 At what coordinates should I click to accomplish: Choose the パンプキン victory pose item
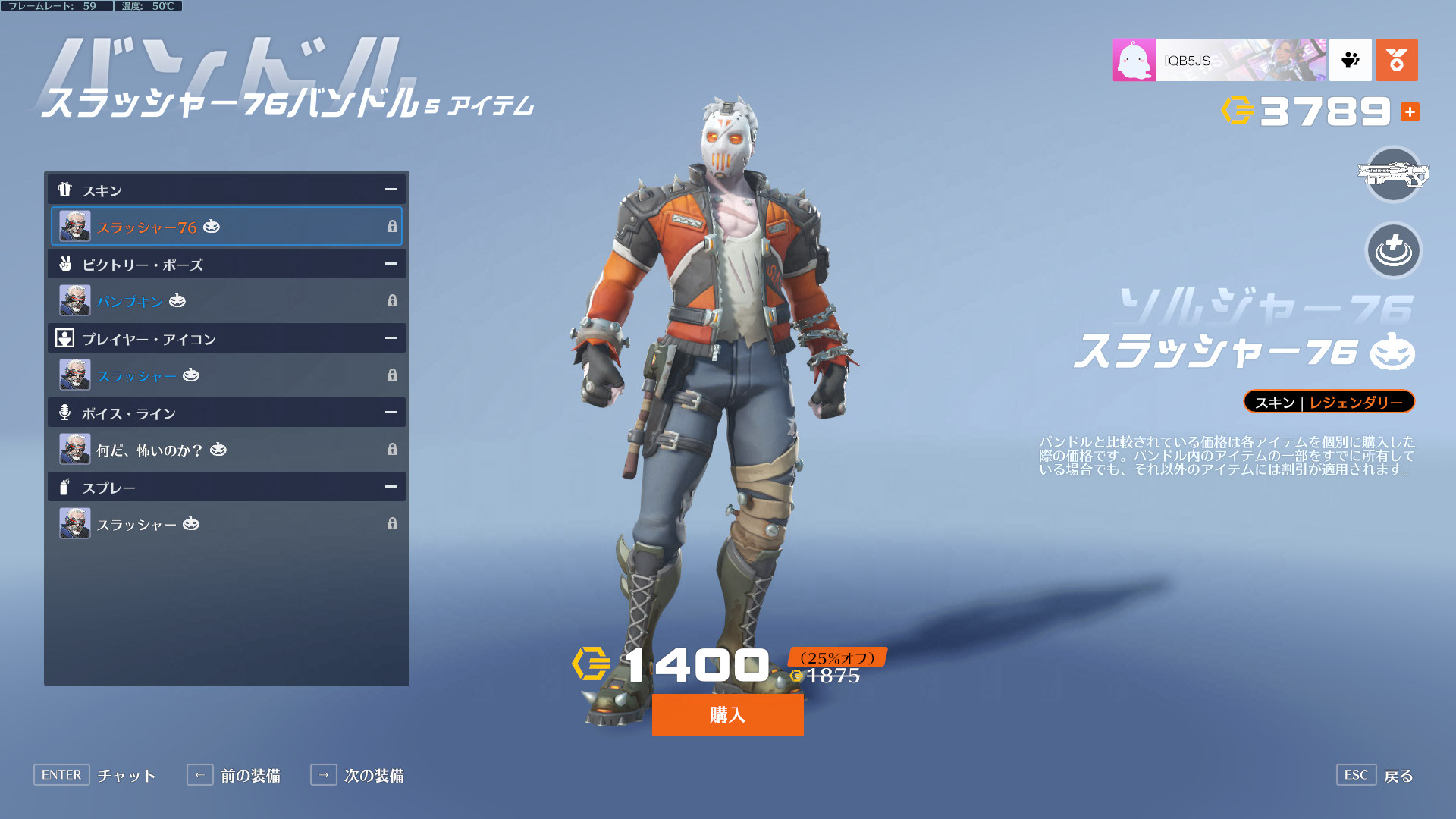click(226, 301)
